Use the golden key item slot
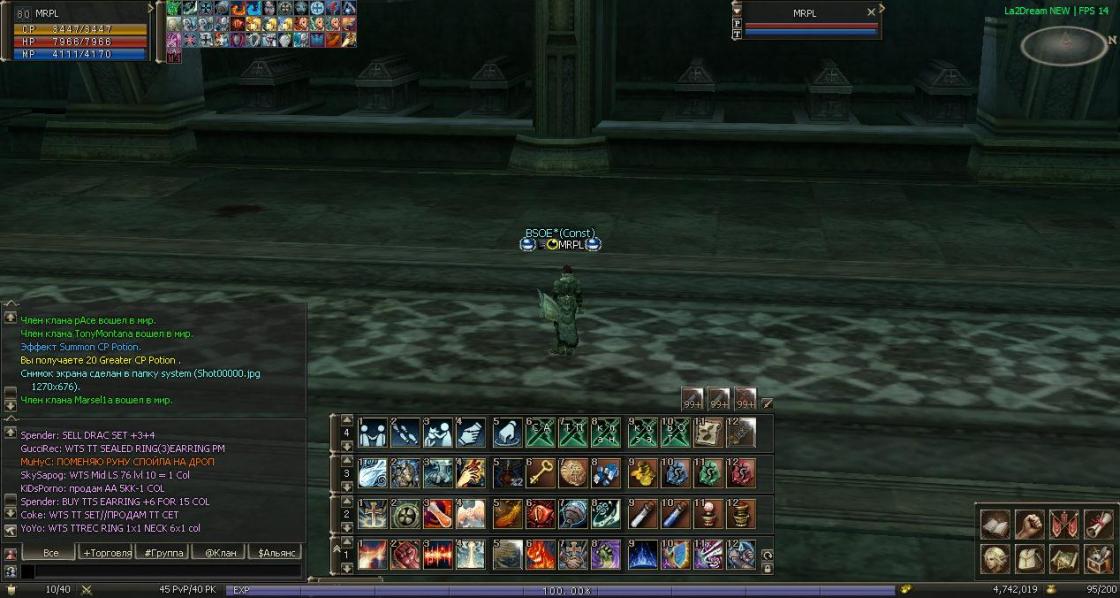 coord(541,472)
